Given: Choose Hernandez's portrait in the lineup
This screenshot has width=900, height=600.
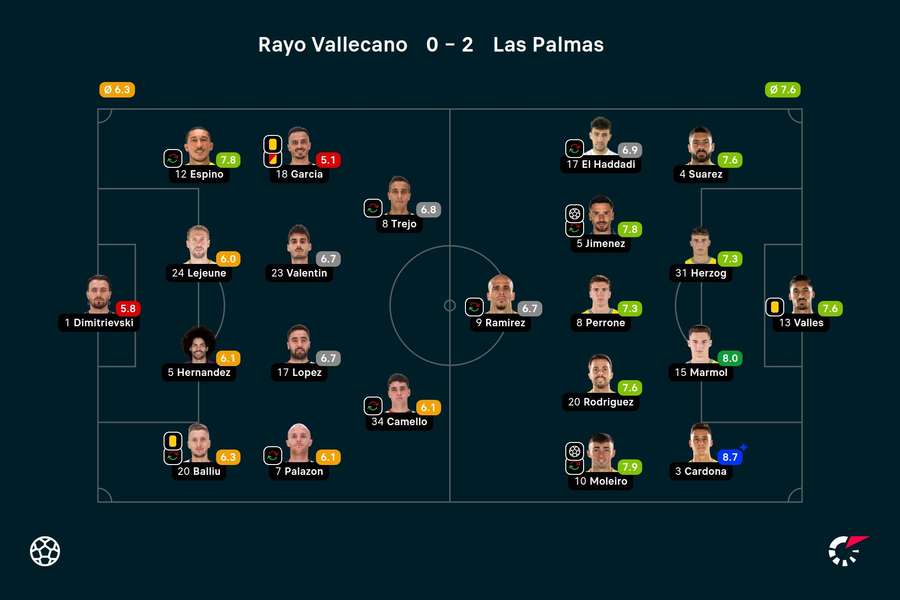Looking at the screenshot, I should pos(199,344).
